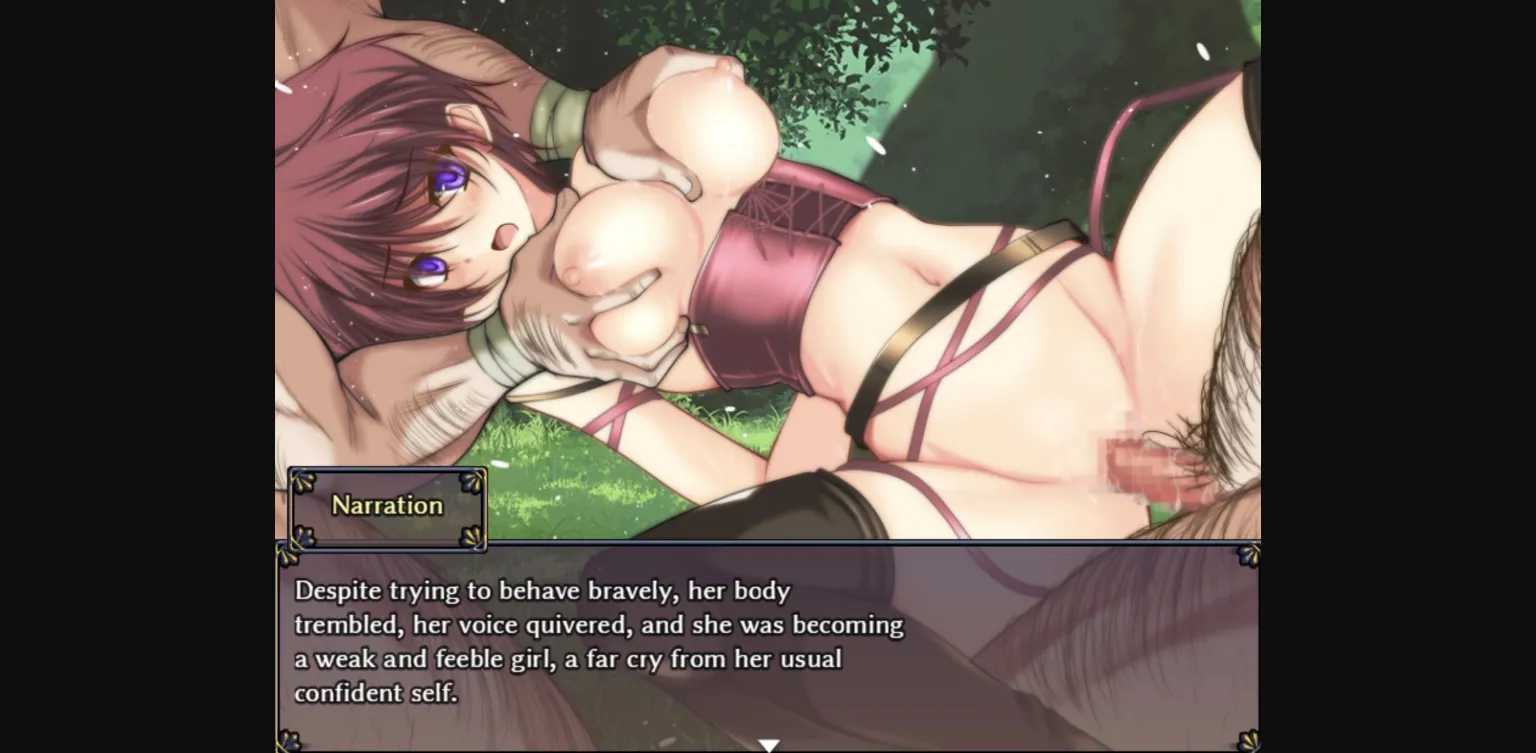
Task: Click the right black letterbox margin
Action: coord(1400,376)
